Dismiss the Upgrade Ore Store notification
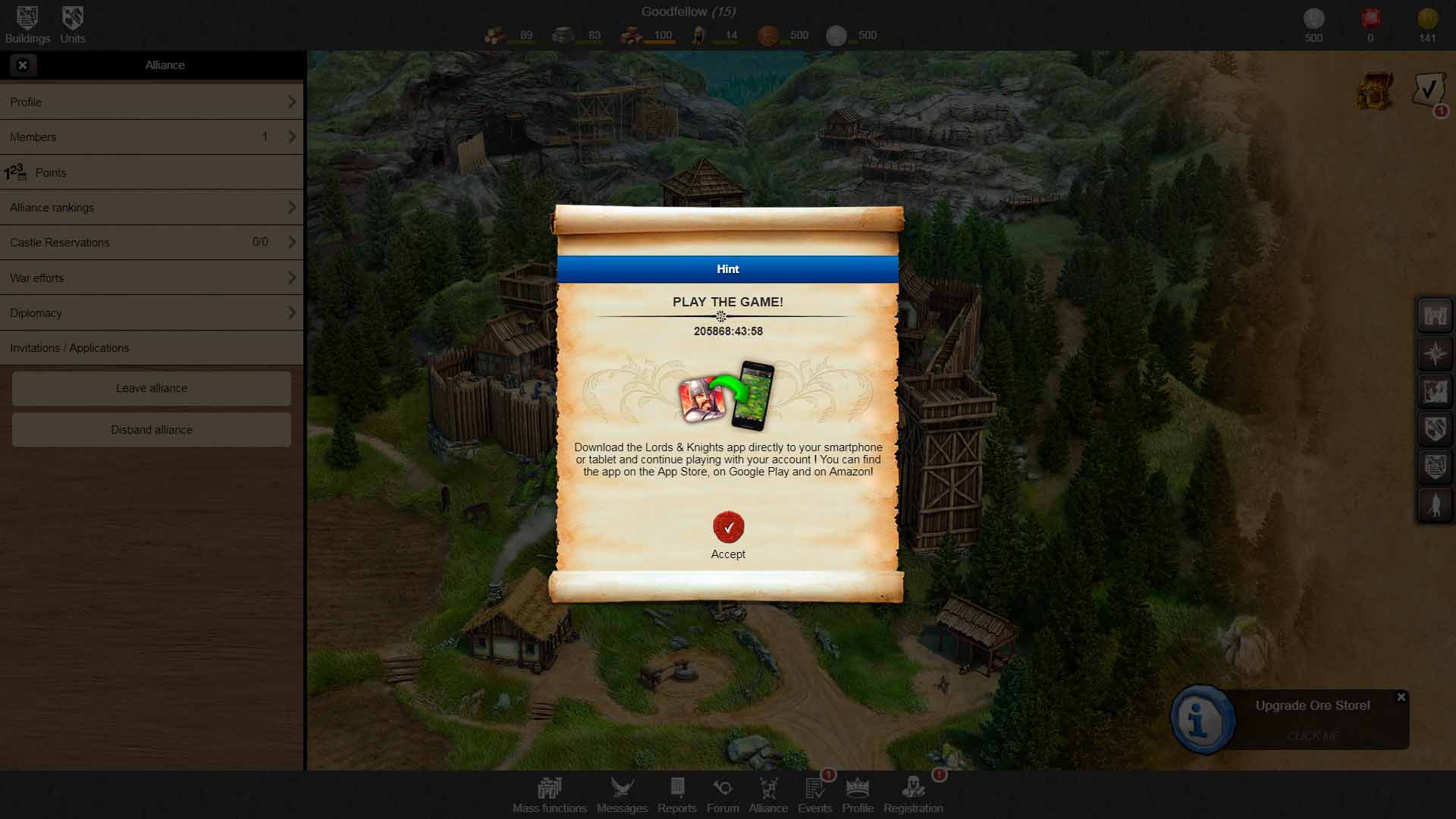The image size is (1456, 819). (x=1401, y=697)
